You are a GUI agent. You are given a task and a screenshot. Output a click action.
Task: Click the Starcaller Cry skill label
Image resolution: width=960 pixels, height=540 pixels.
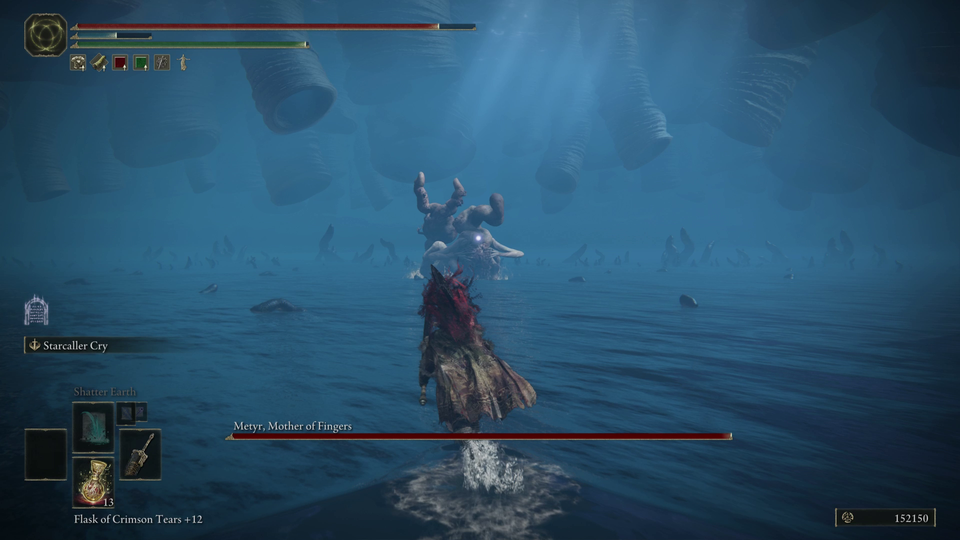point(75,346)
